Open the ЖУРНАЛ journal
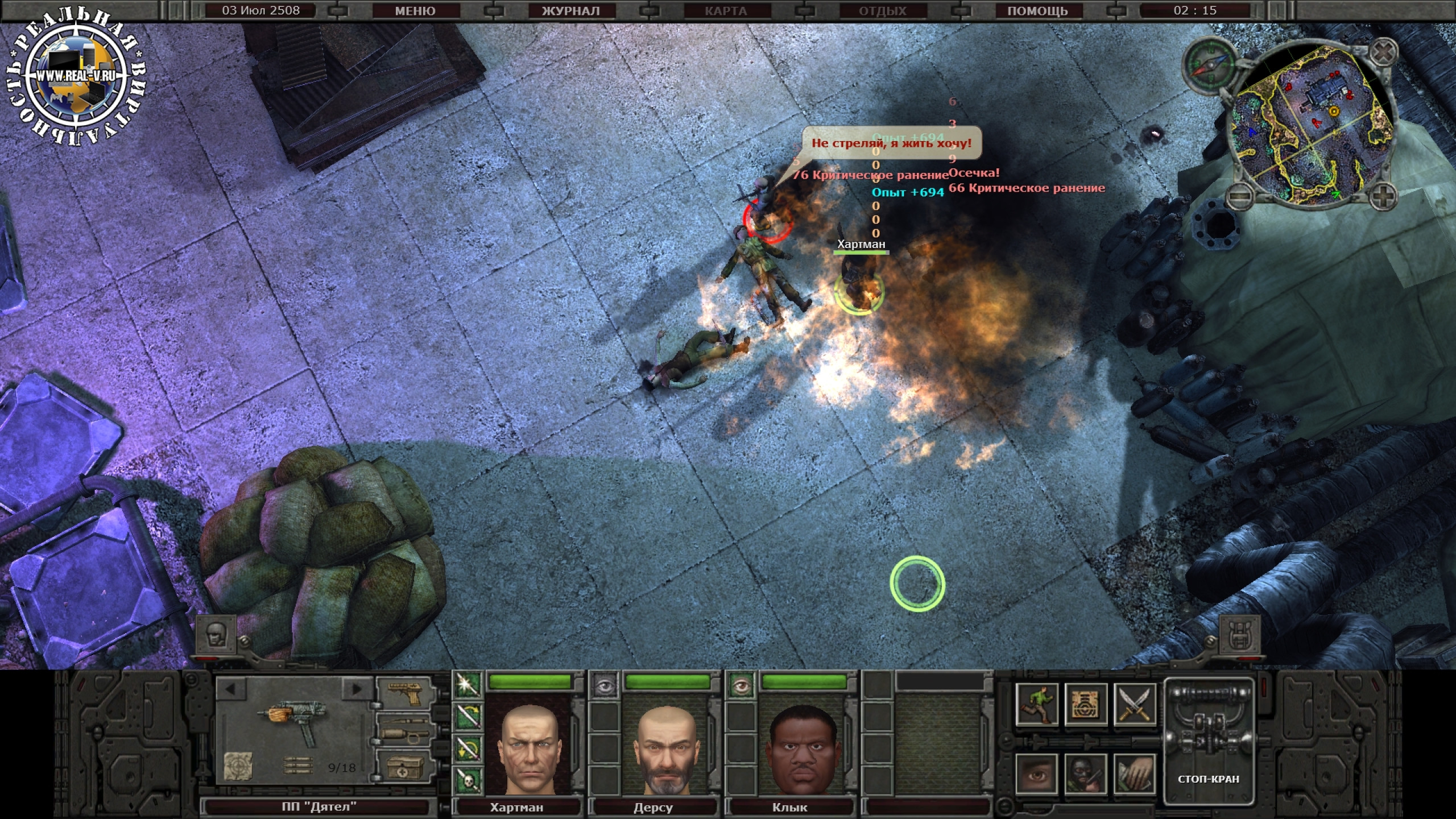 [x=570, y=11]
